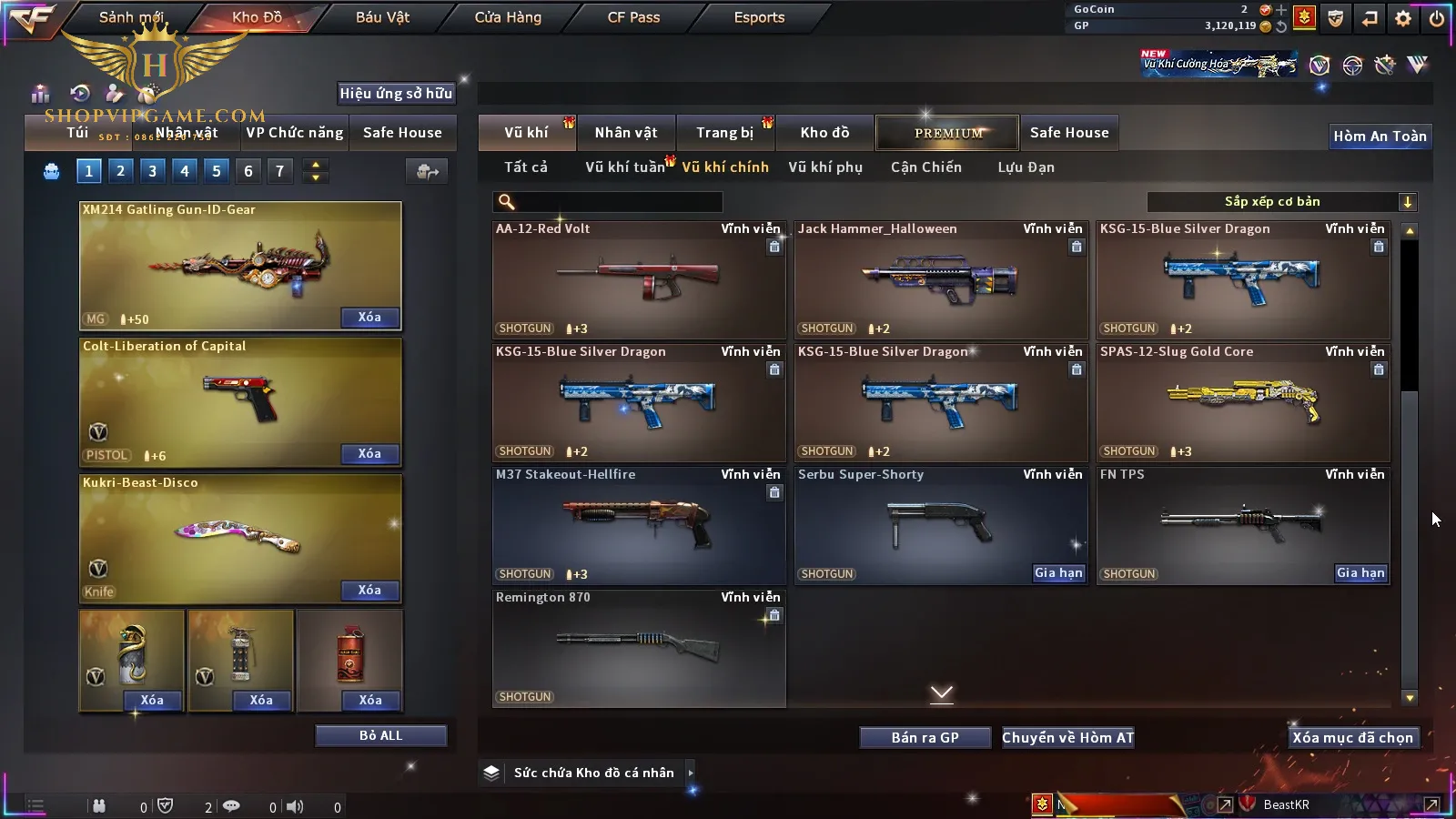Go to the CF Pass menu
Screen dimensions: 1456x819
coord(633,17)
